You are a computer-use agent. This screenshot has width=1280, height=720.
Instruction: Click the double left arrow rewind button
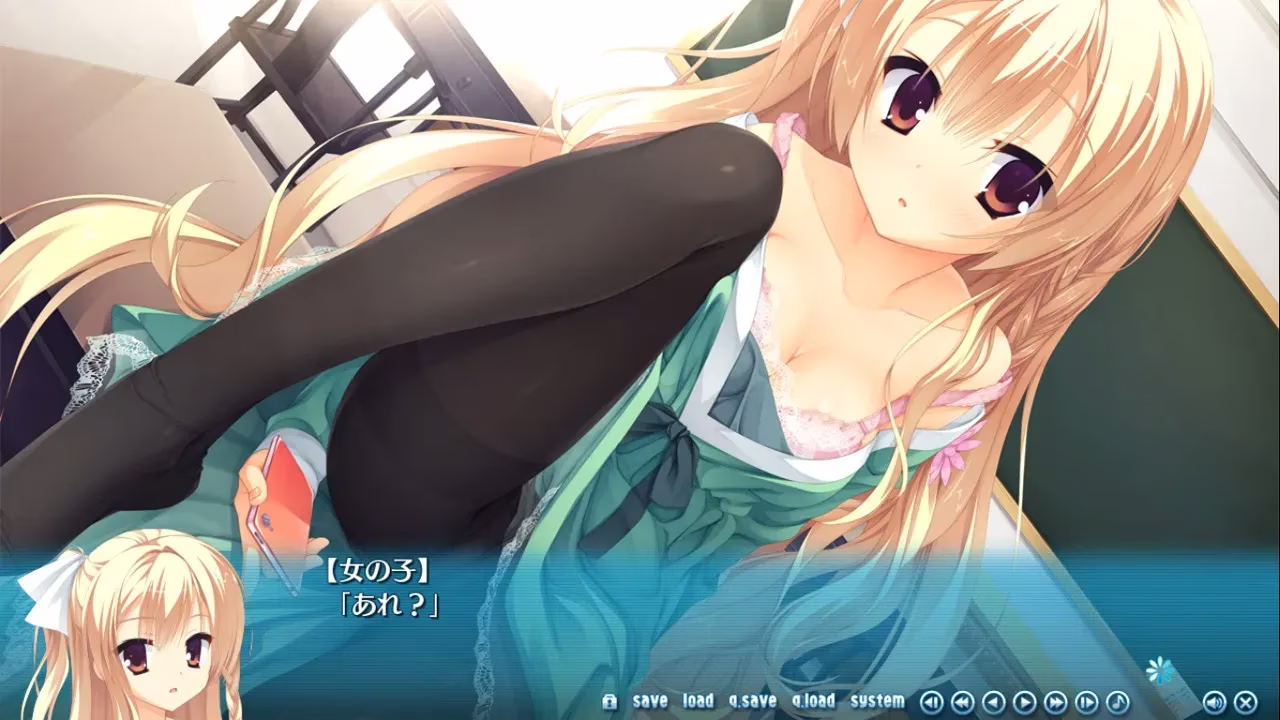point(962,702)
